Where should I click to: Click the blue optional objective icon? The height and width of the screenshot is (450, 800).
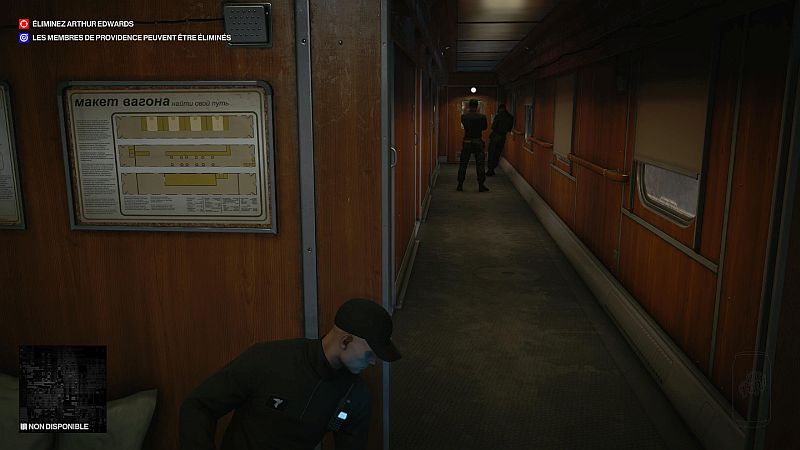pyautogui.click(x=24, y=38)
